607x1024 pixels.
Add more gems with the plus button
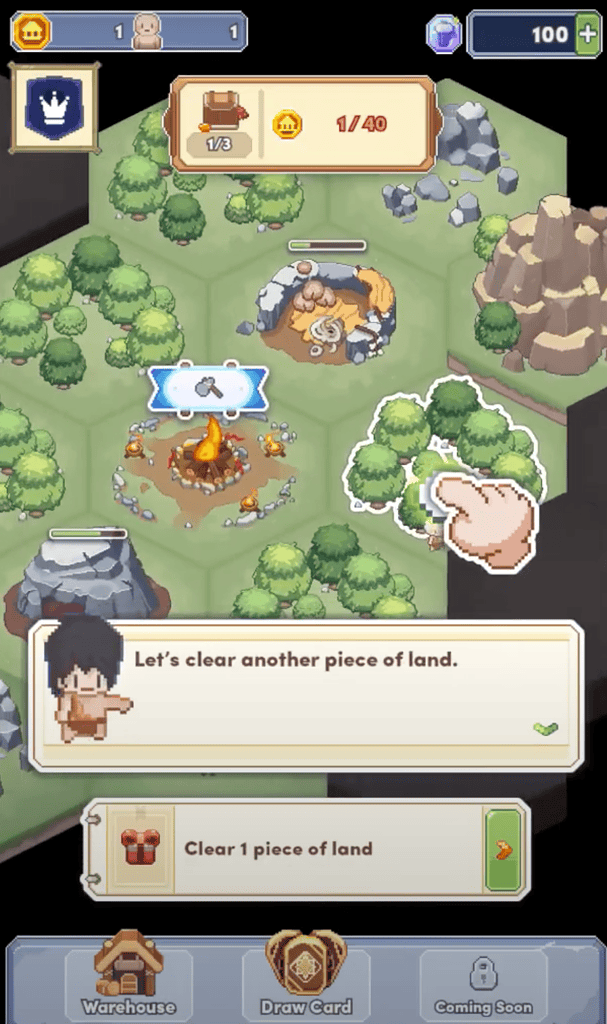588,34
